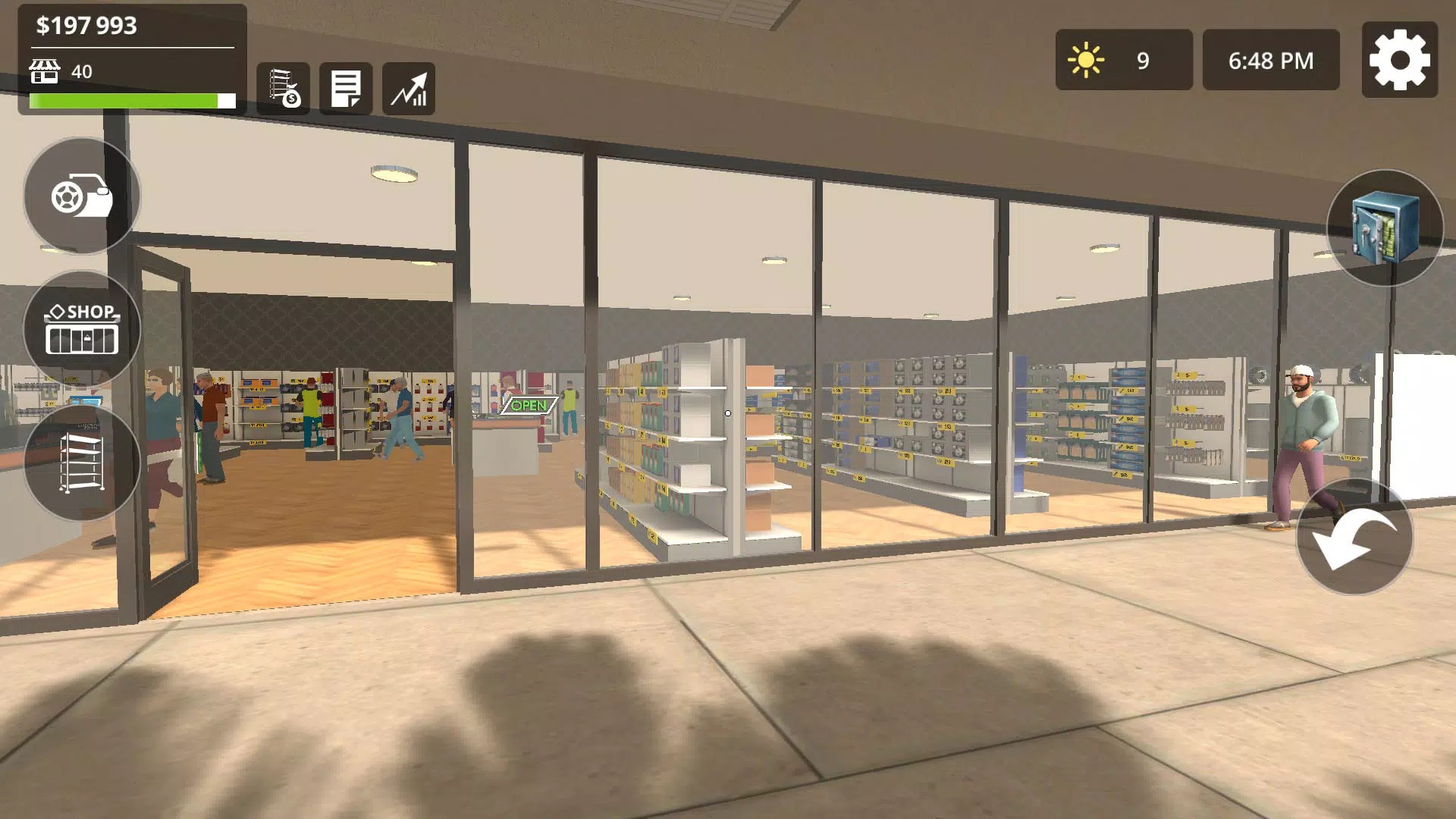Expand the money panel showing $197 993
The height and width of the screenshot is (819, 1456).
(x=87, y=24)
